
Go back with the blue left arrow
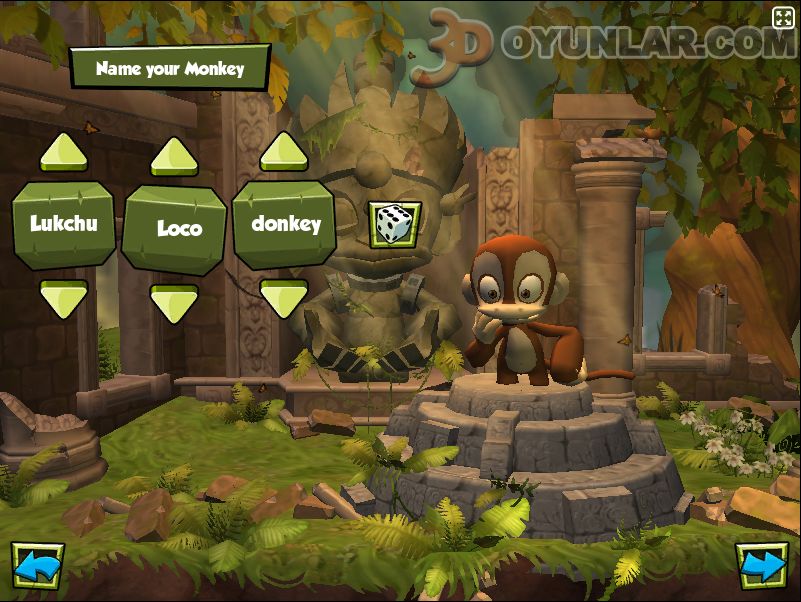(37, 566)
